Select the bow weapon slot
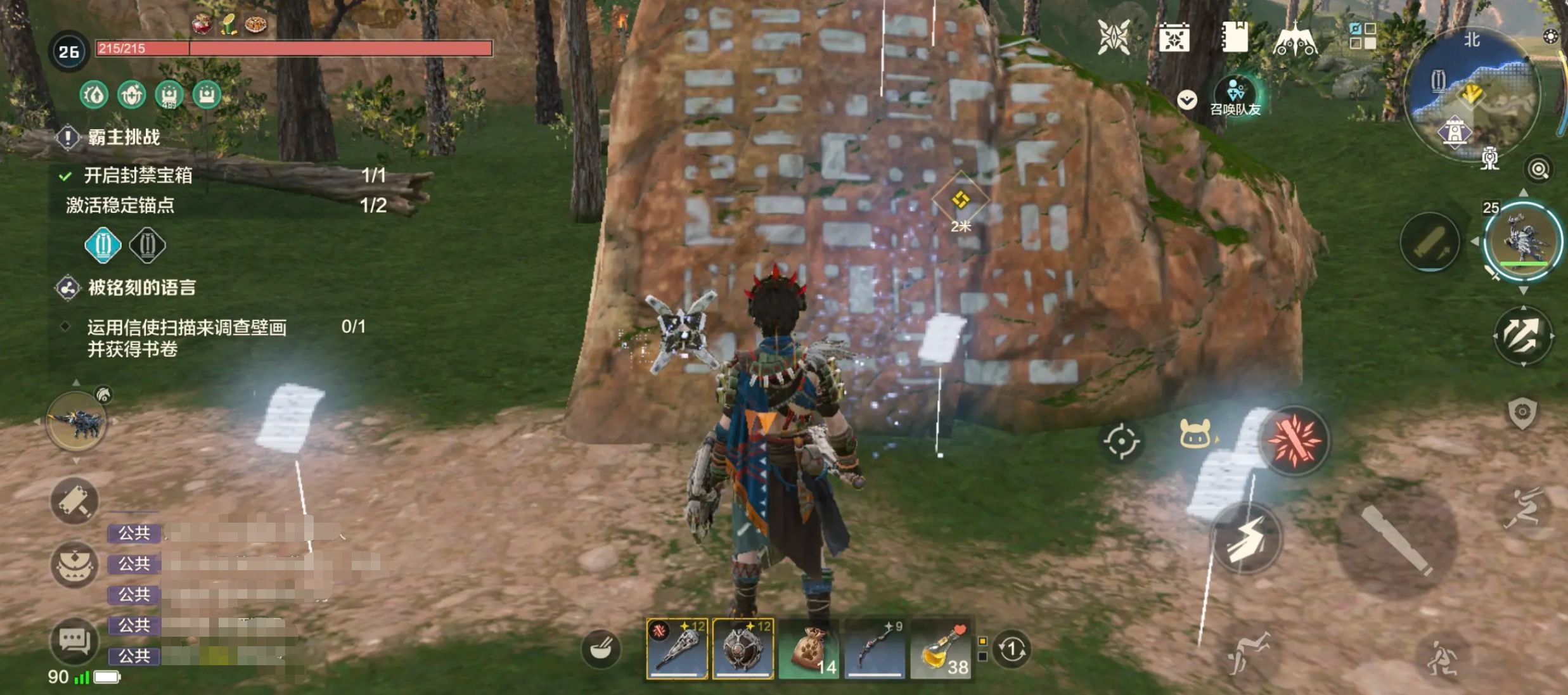1568x695 pixels. tap(875, 649)
